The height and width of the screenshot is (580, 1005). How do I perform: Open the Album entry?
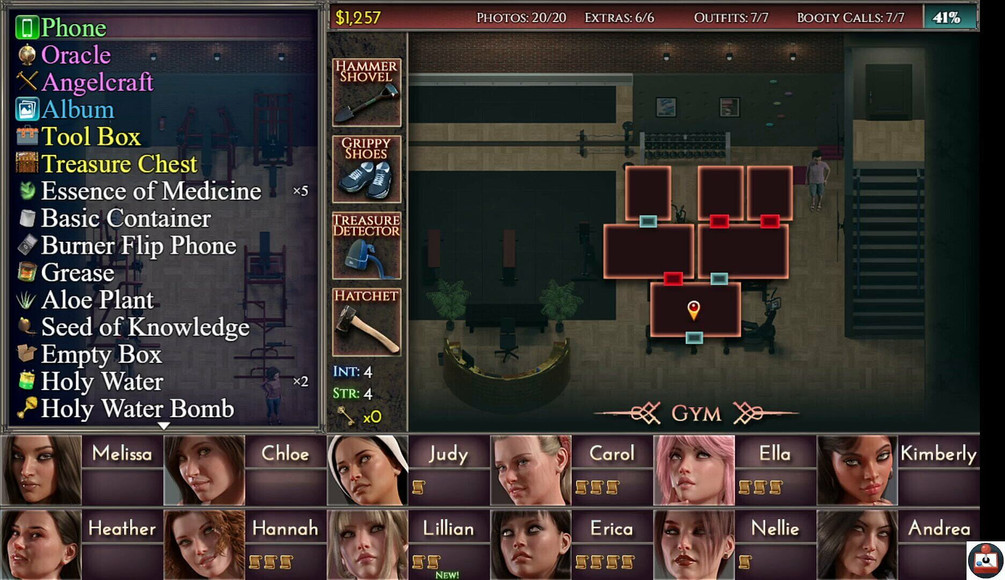(77, 109)
